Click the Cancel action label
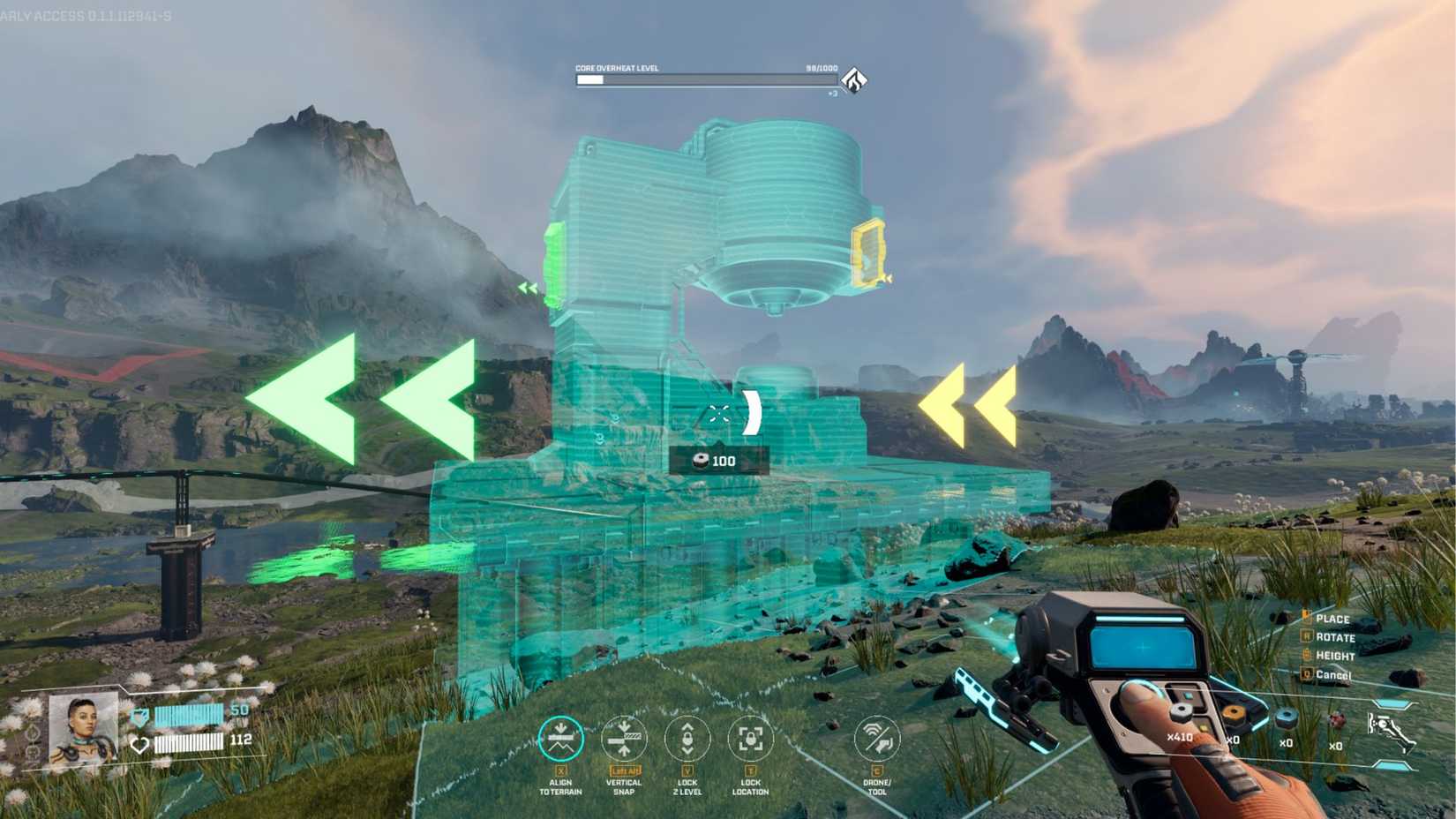Image resolution: width=1456 pixels, height=819 pixels. pos(1334,675)
